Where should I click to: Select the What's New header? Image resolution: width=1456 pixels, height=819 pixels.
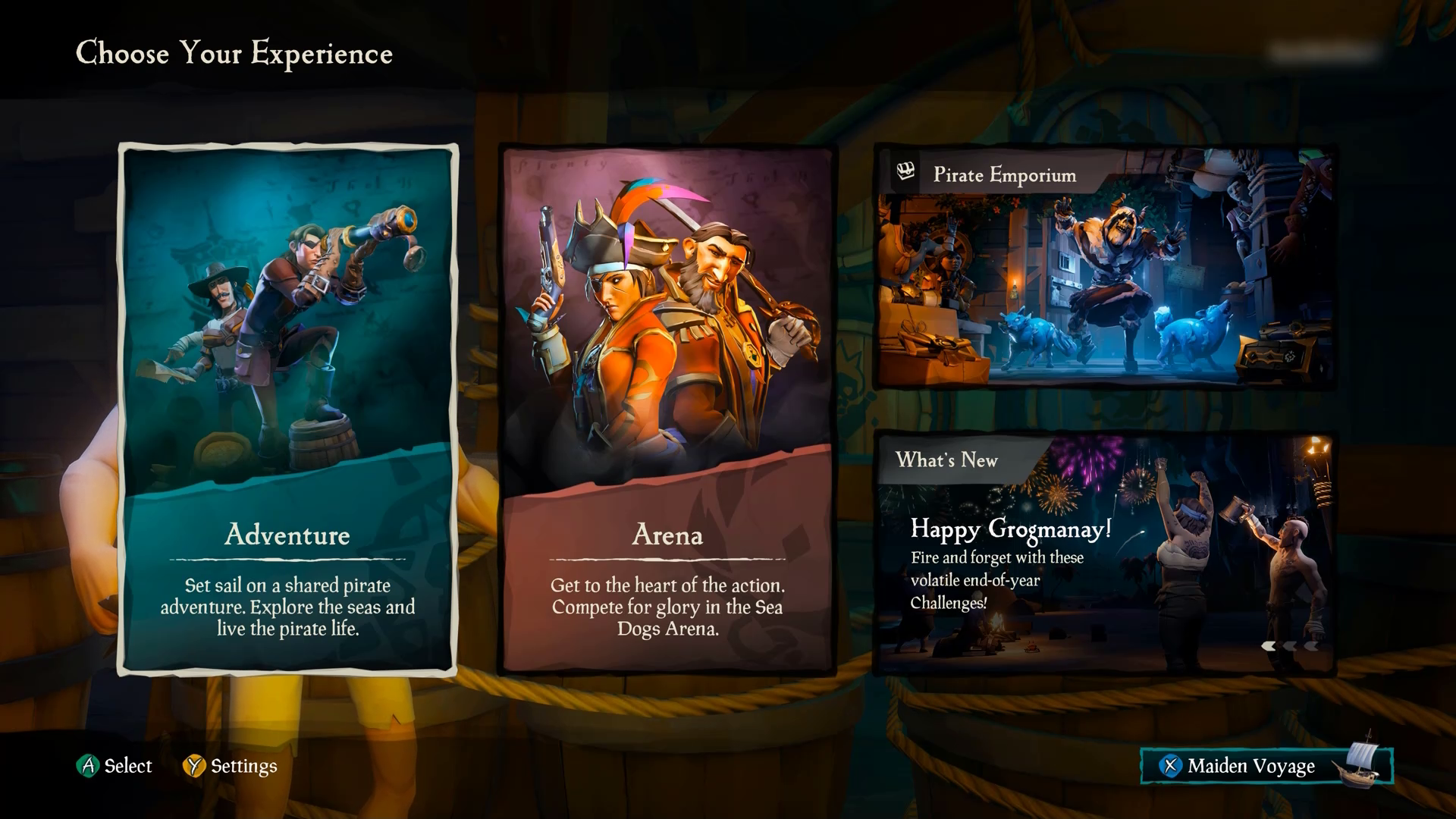point(947,460)
